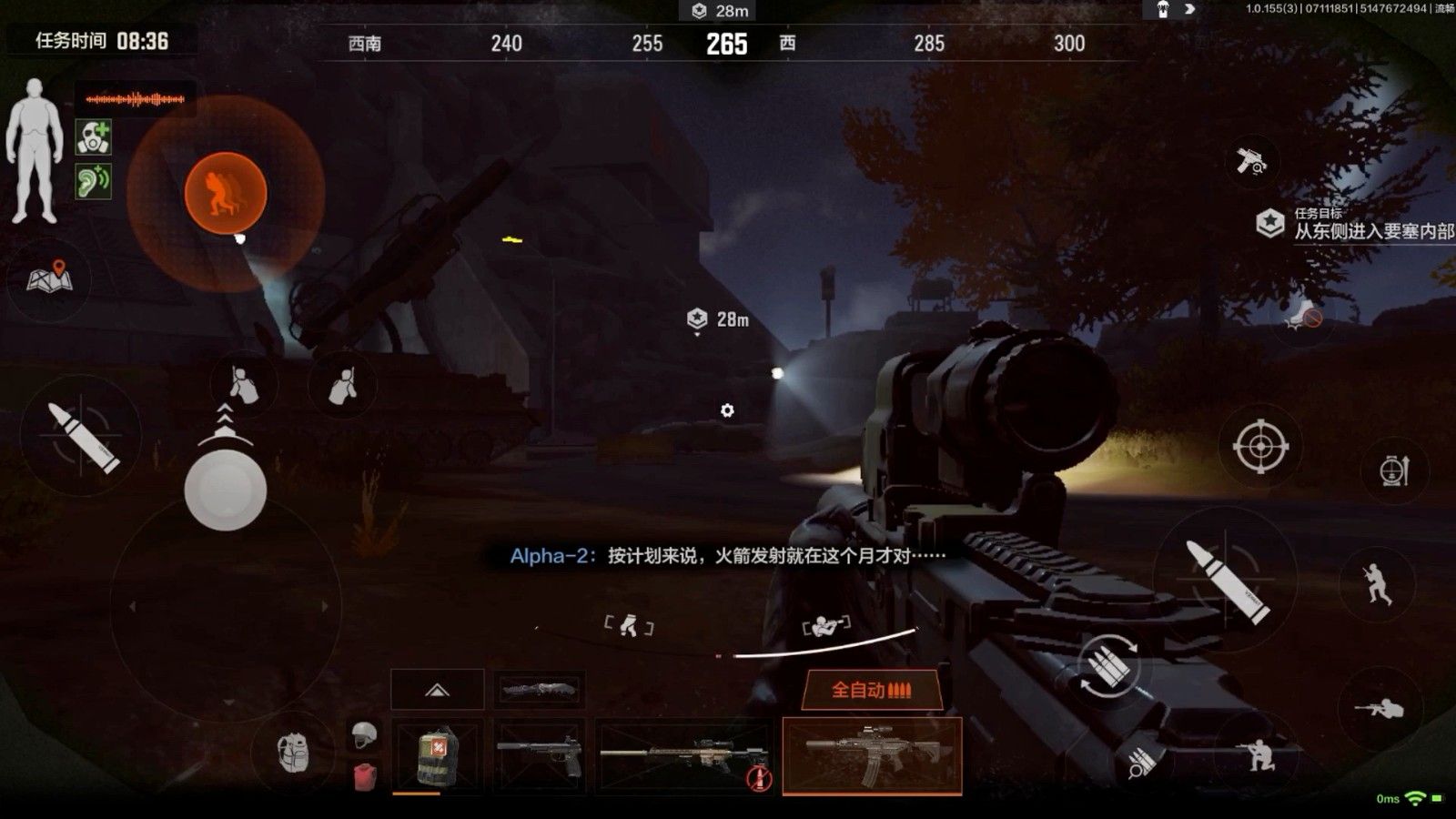This screenshot has width=1456, height=819.
Task: Open the backpack inventory icon
Action: click(x=293, y=753)
